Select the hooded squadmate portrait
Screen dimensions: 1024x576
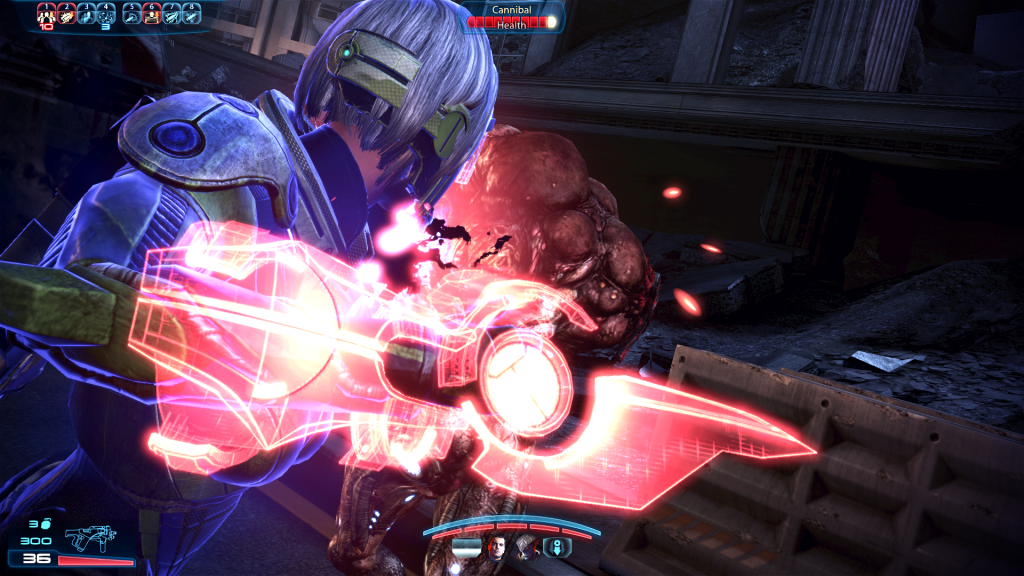(x=526, y=546)
